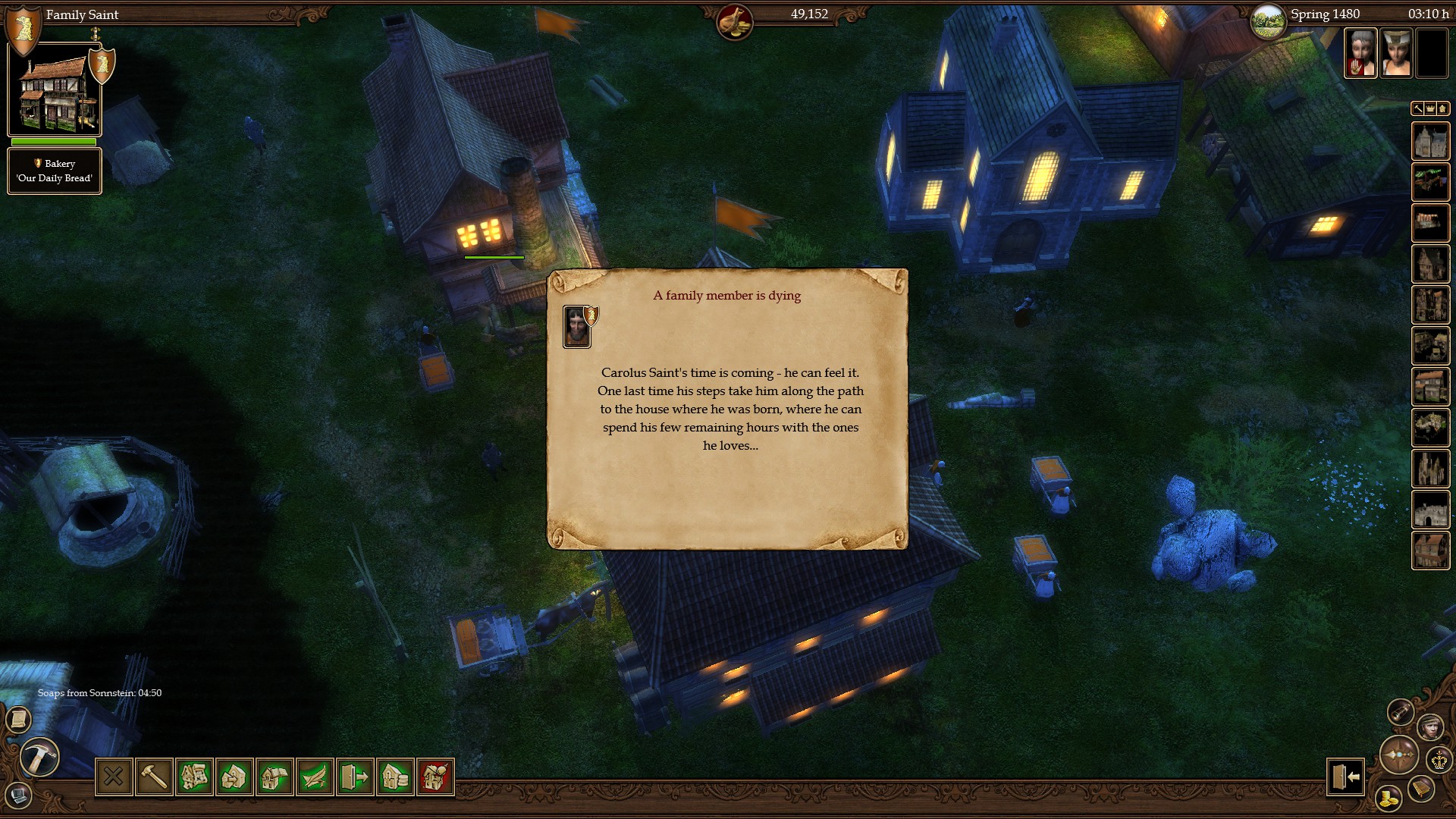Open the spyglass observation icon

coord(1401,711)
